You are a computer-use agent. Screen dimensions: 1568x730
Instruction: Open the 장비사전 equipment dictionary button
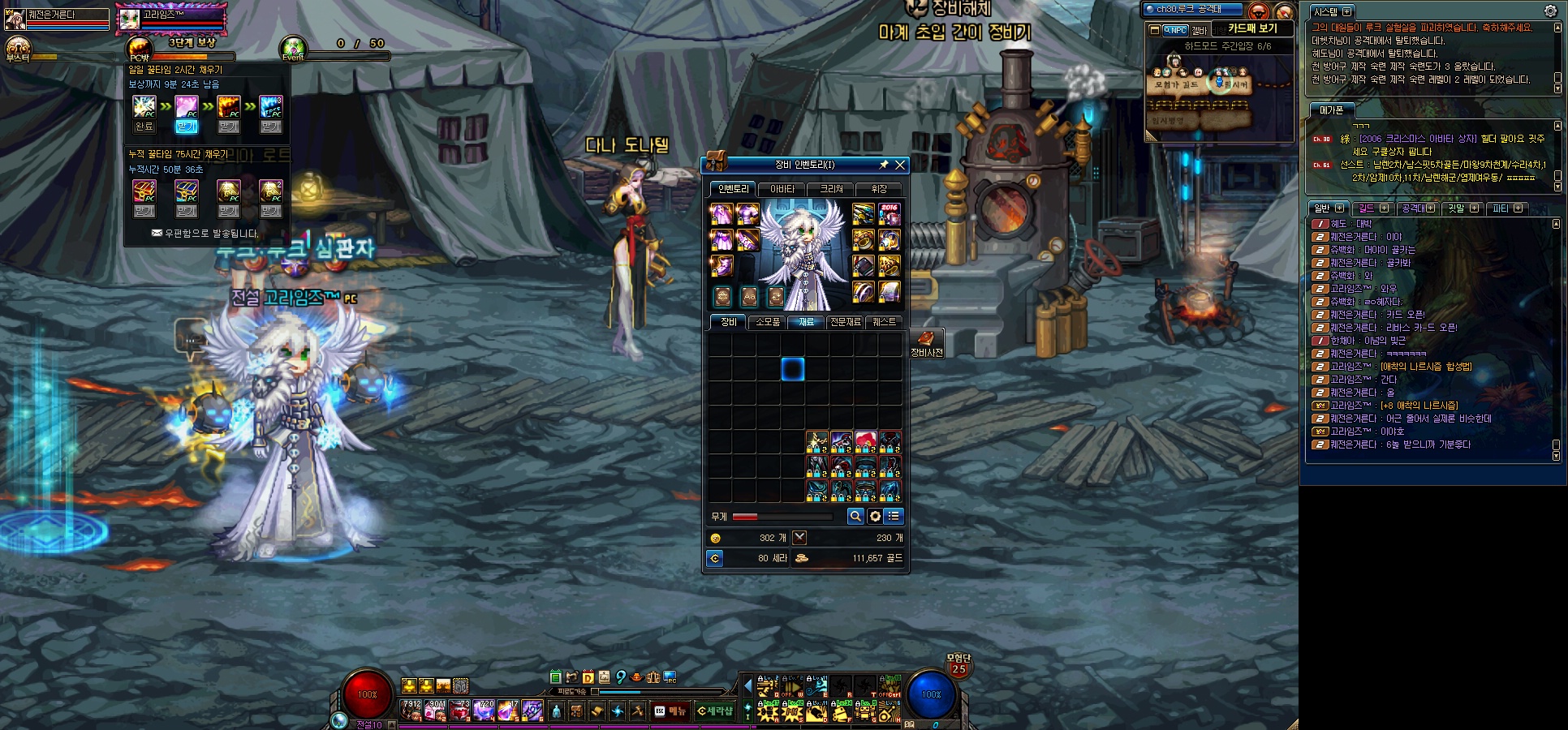(926, 343)
